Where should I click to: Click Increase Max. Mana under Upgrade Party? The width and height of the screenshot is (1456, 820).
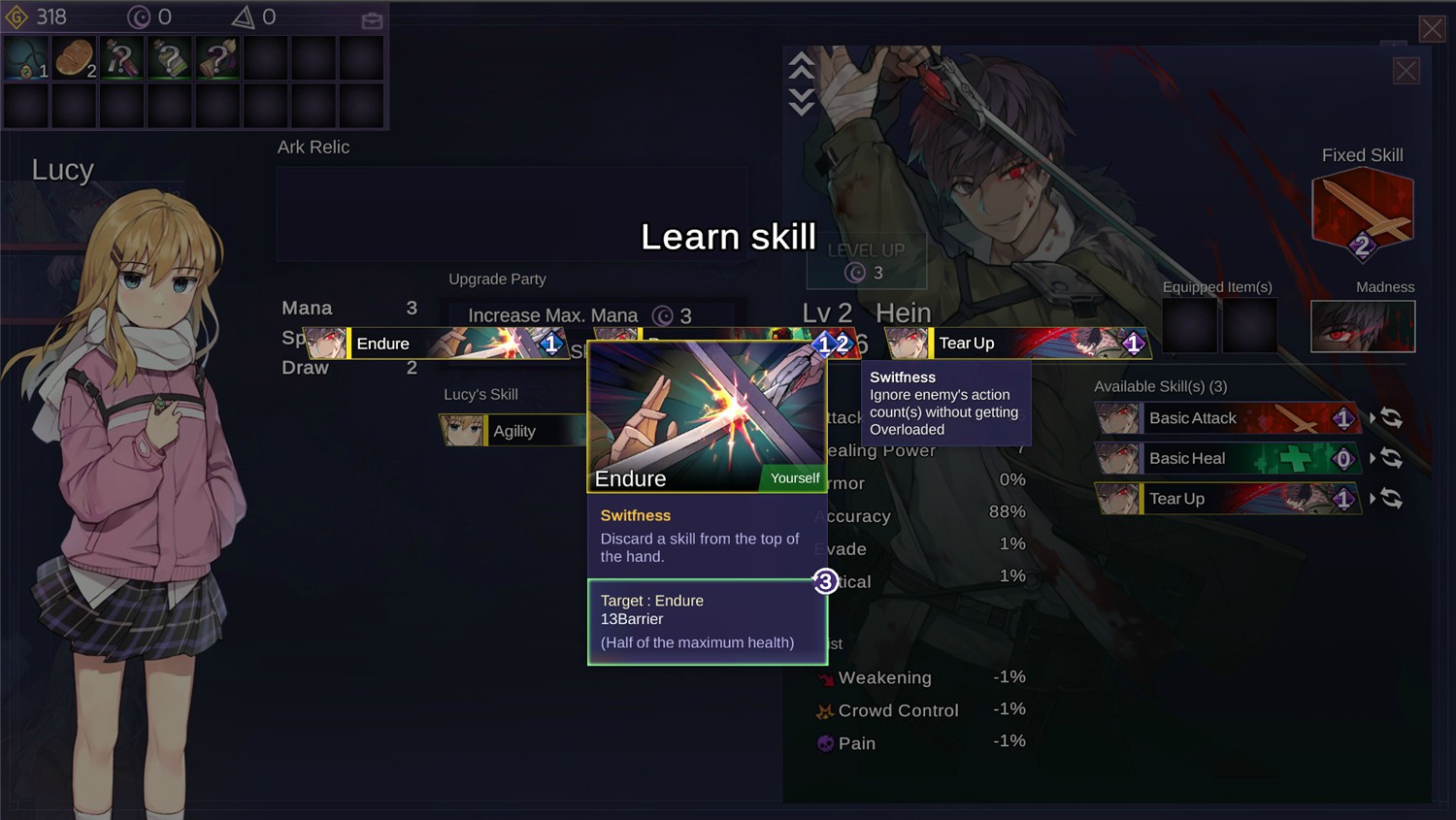[551, 314]
